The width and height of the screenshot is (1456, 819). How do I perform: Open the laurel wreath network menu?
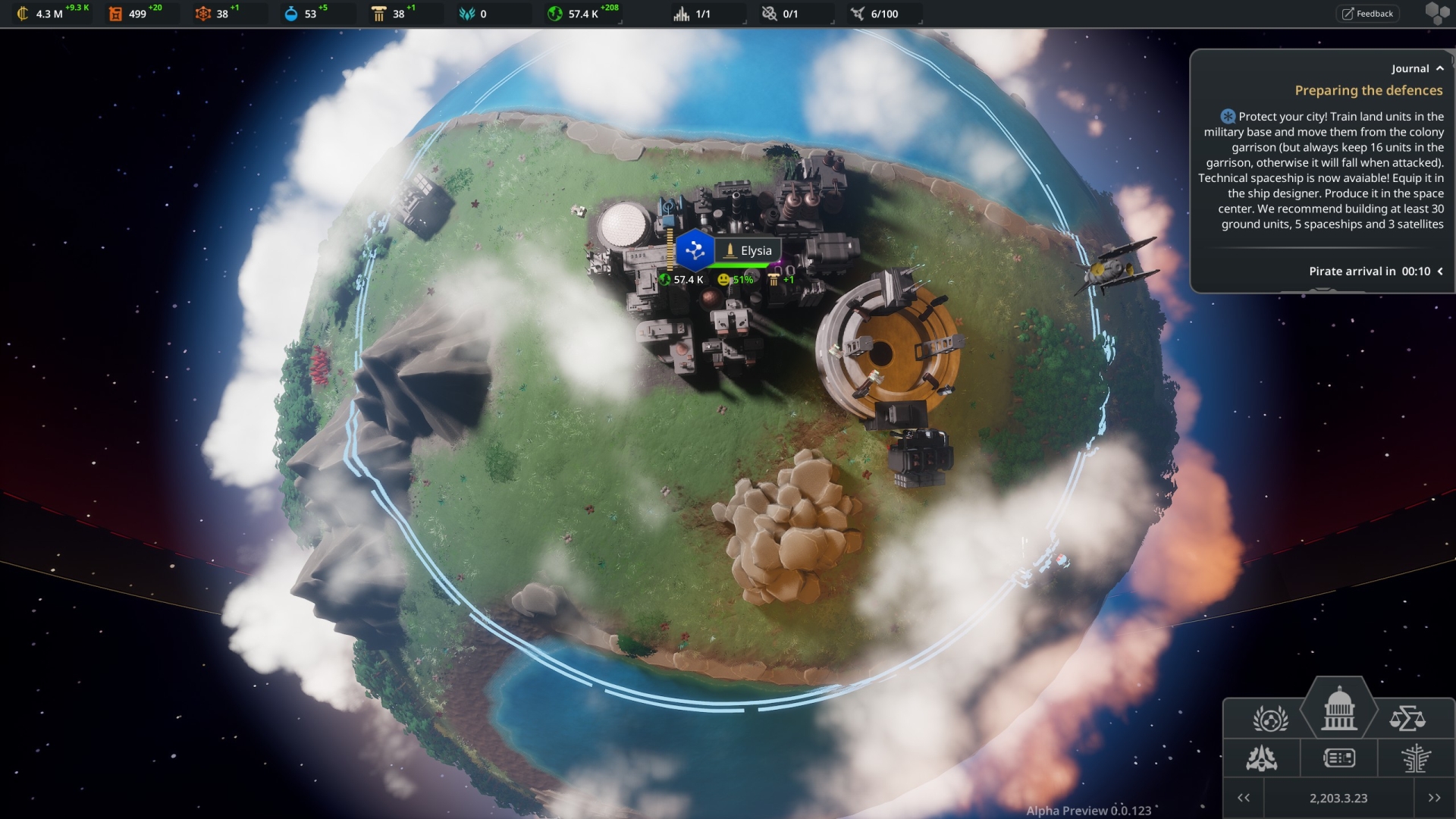click(1270, 718)
